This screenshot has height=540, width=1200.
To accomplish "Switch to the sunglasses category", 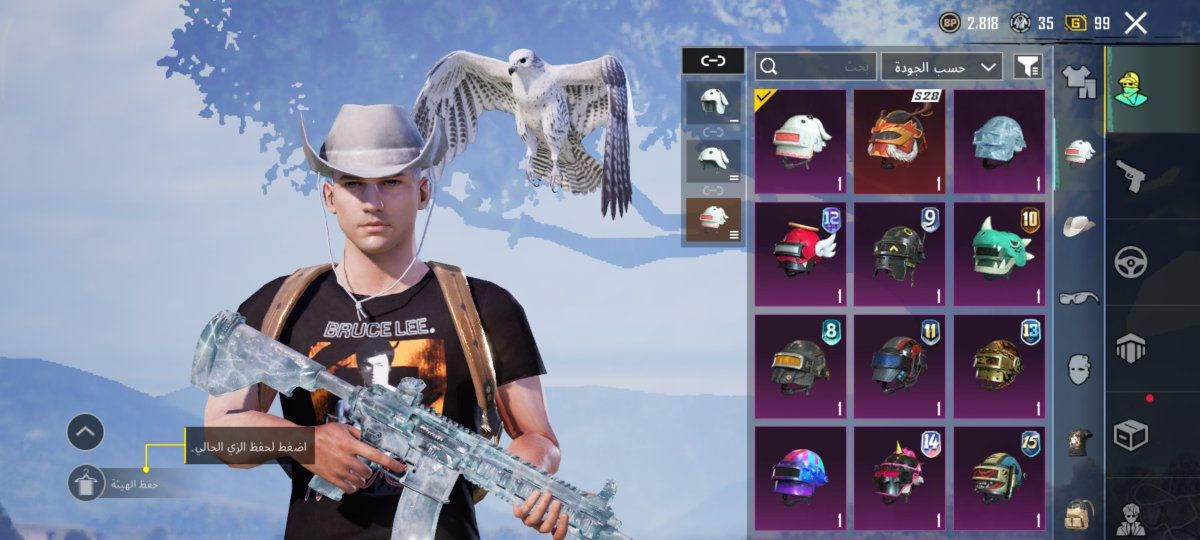I will point(1078,297).
